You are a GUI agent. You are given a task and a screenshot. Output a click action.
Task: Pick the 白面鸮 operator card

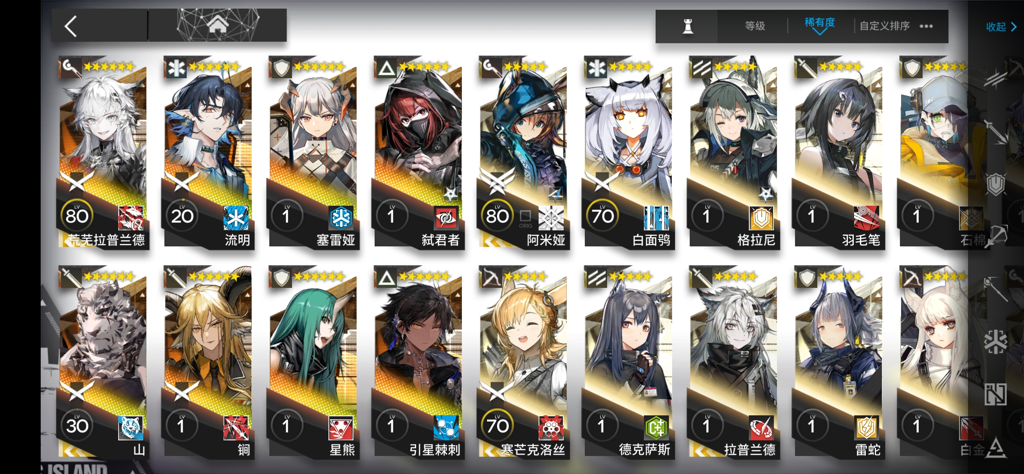pos(627,150)
